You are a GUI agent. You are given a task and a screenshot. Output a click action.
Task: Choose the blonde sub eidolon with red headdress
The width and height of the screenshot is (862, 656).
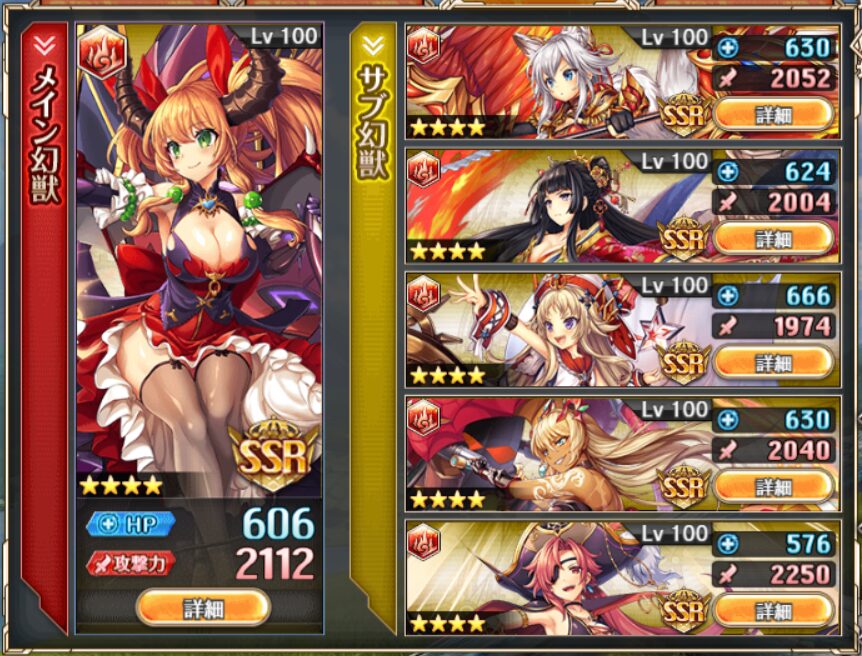point(555,330)
